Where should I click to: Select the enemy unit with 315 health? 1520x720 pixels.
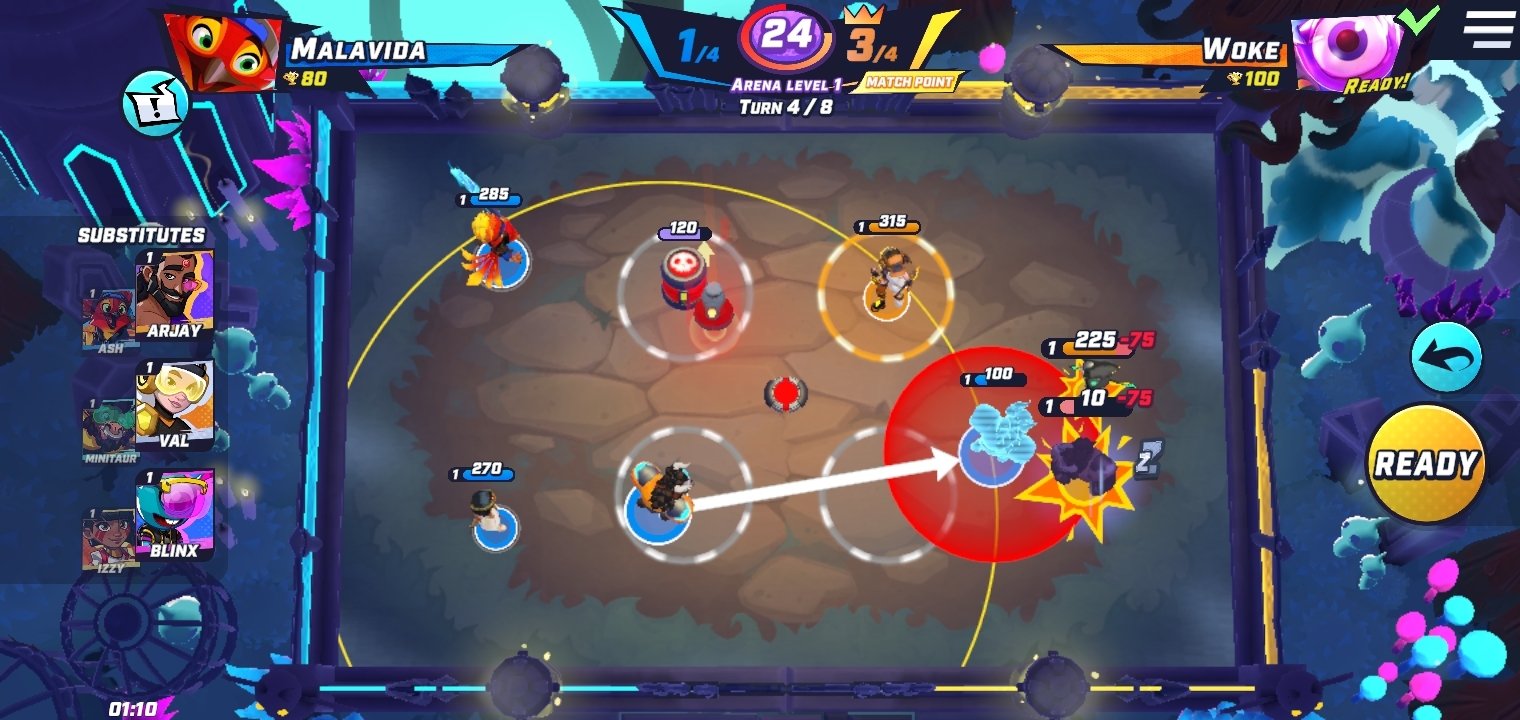click(x=885, y=288)
